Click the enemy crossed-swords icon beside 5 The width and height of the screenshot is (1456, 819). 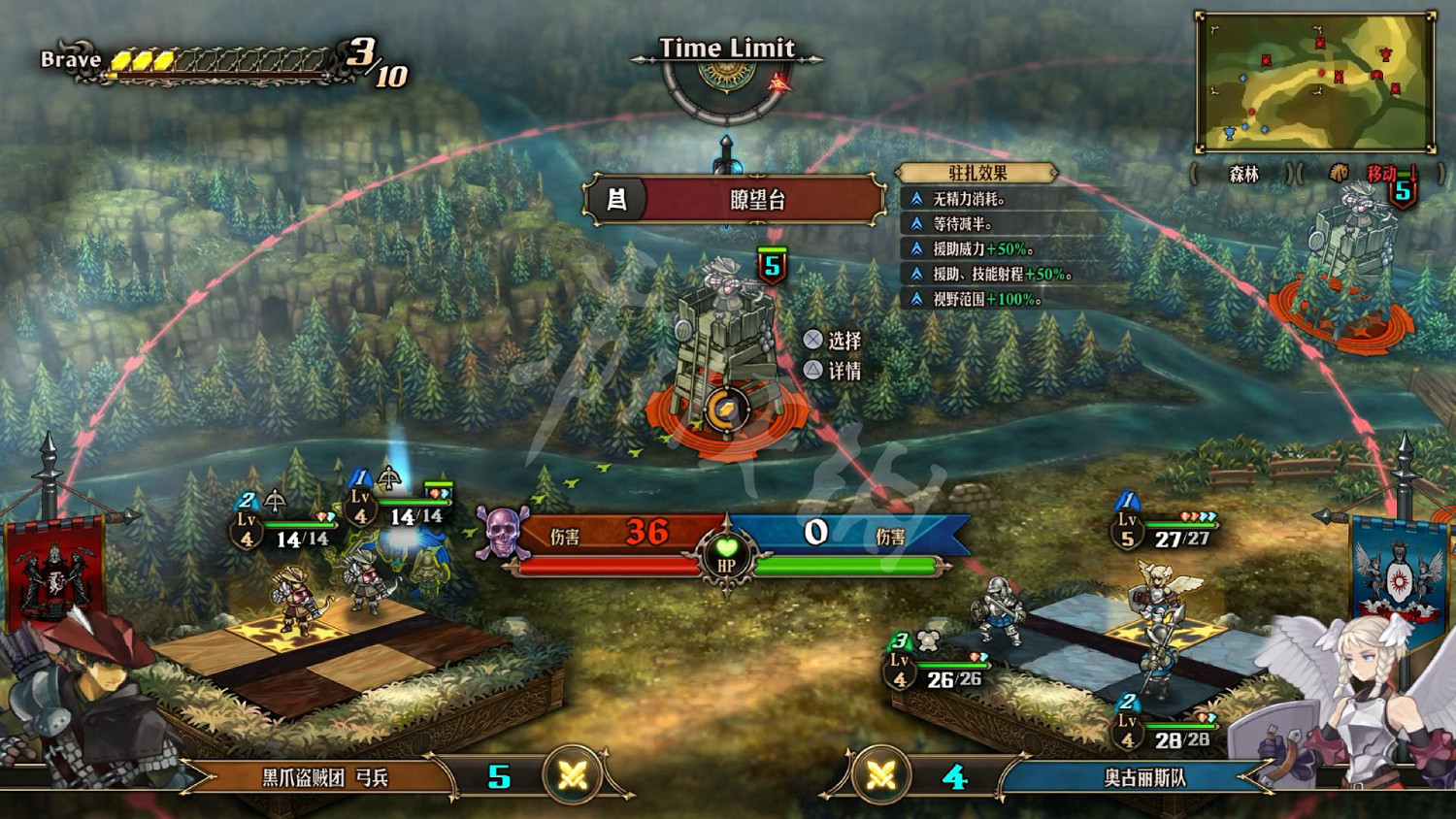[x=573, y=775]
